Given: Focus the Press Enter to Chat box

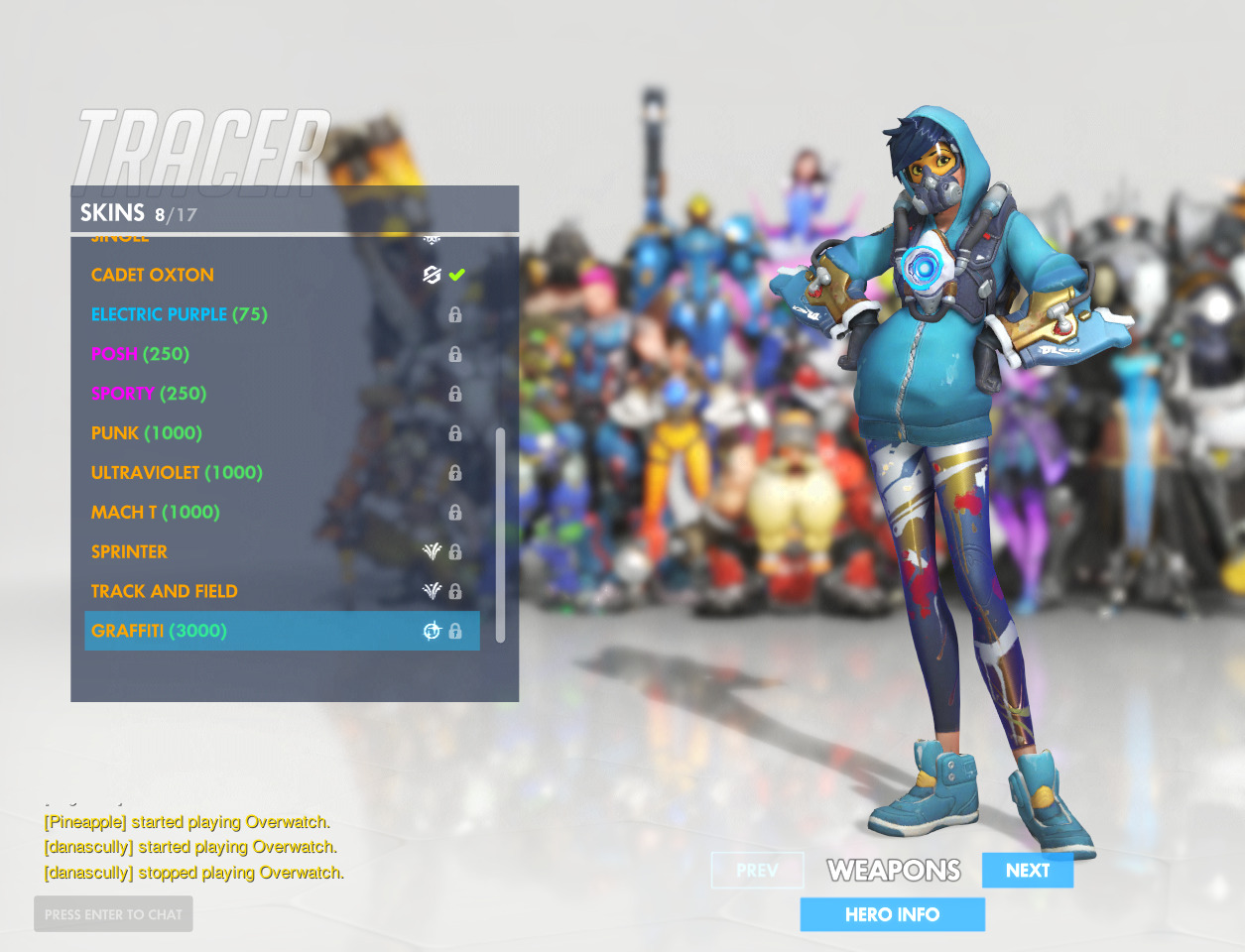Looking at the screenshot, I should coord(113,914).
